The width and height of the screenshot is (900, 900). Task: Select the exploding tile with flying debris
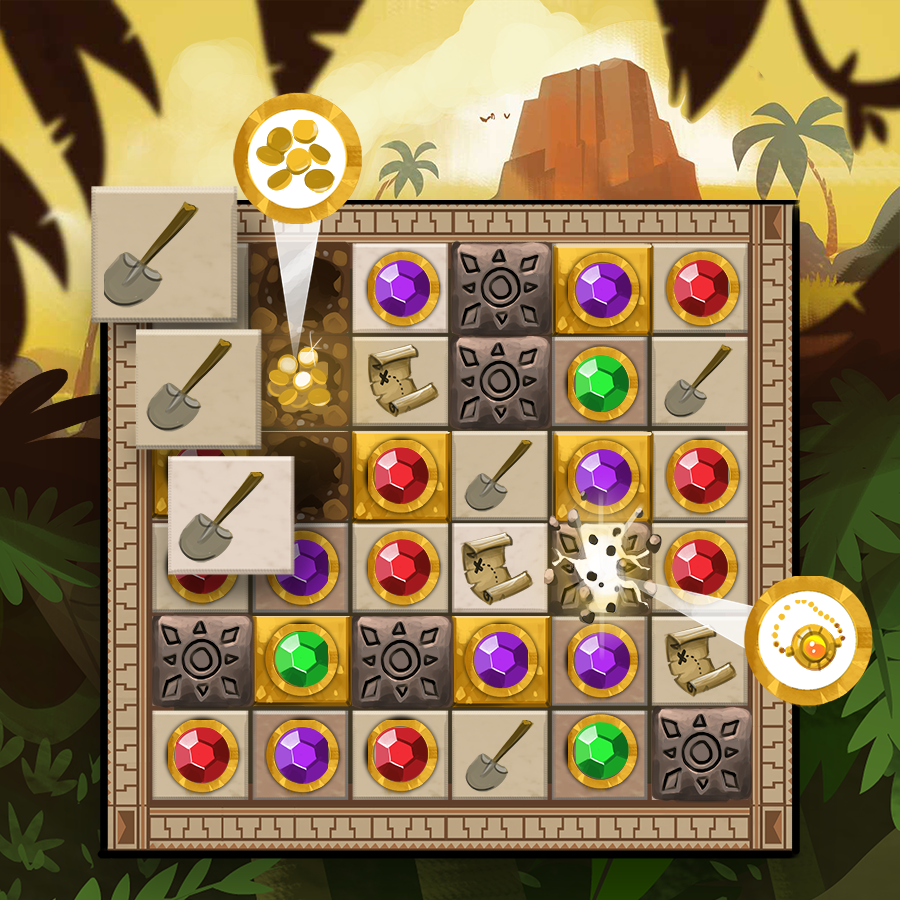pos(599,567)
